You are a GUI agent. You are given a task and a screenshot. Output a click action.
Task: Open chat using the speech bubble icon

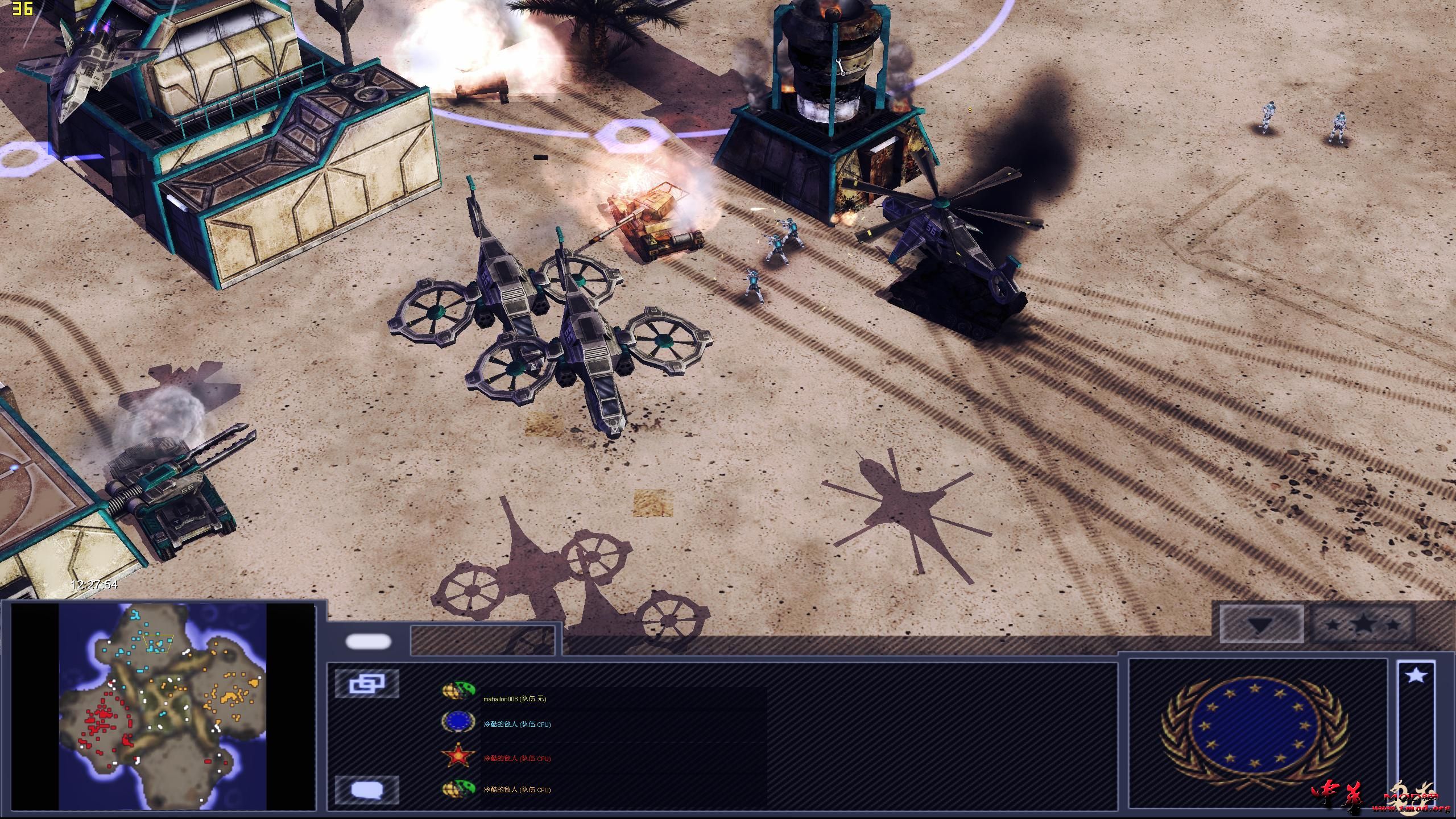click(x=369, y=788)
